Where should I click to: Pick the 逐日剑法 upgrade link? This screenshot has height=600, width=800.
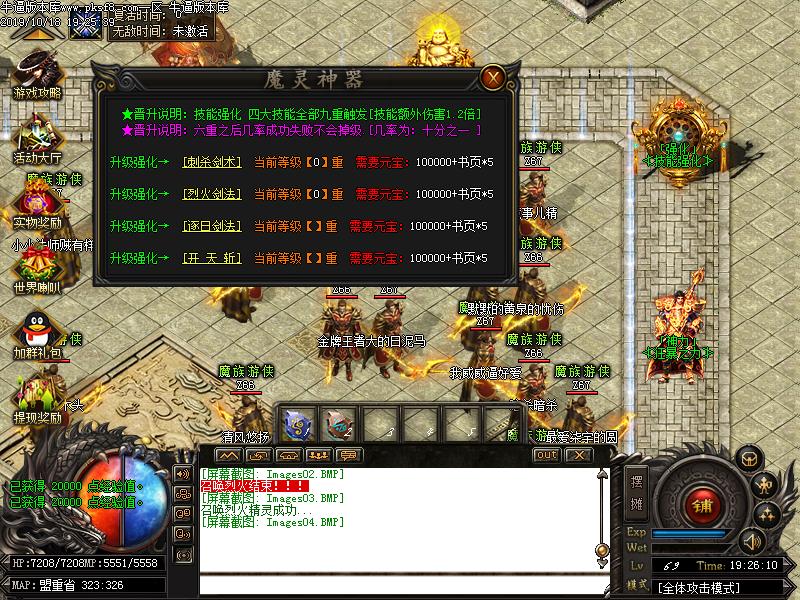pos(212,226)
